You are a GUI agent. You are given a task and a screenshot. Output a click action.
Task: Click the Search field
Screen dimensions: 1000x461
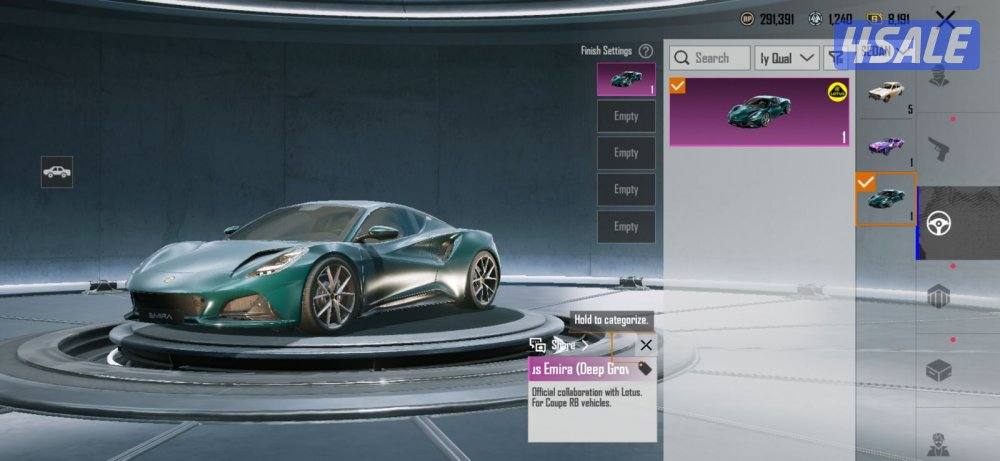pyautogui.click(x=710, y=58)
